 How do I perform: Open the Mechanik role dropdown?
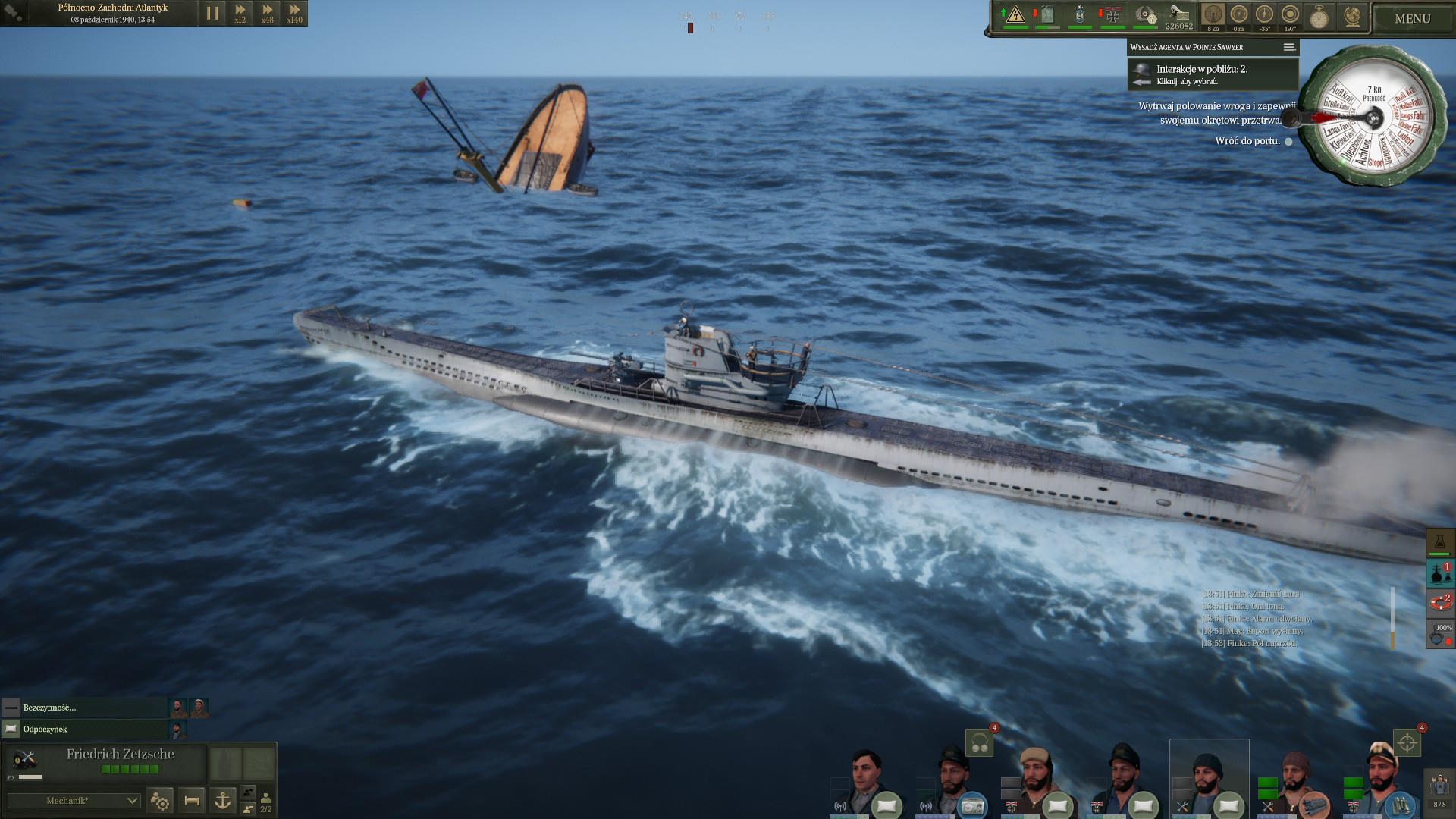[74, 801]
